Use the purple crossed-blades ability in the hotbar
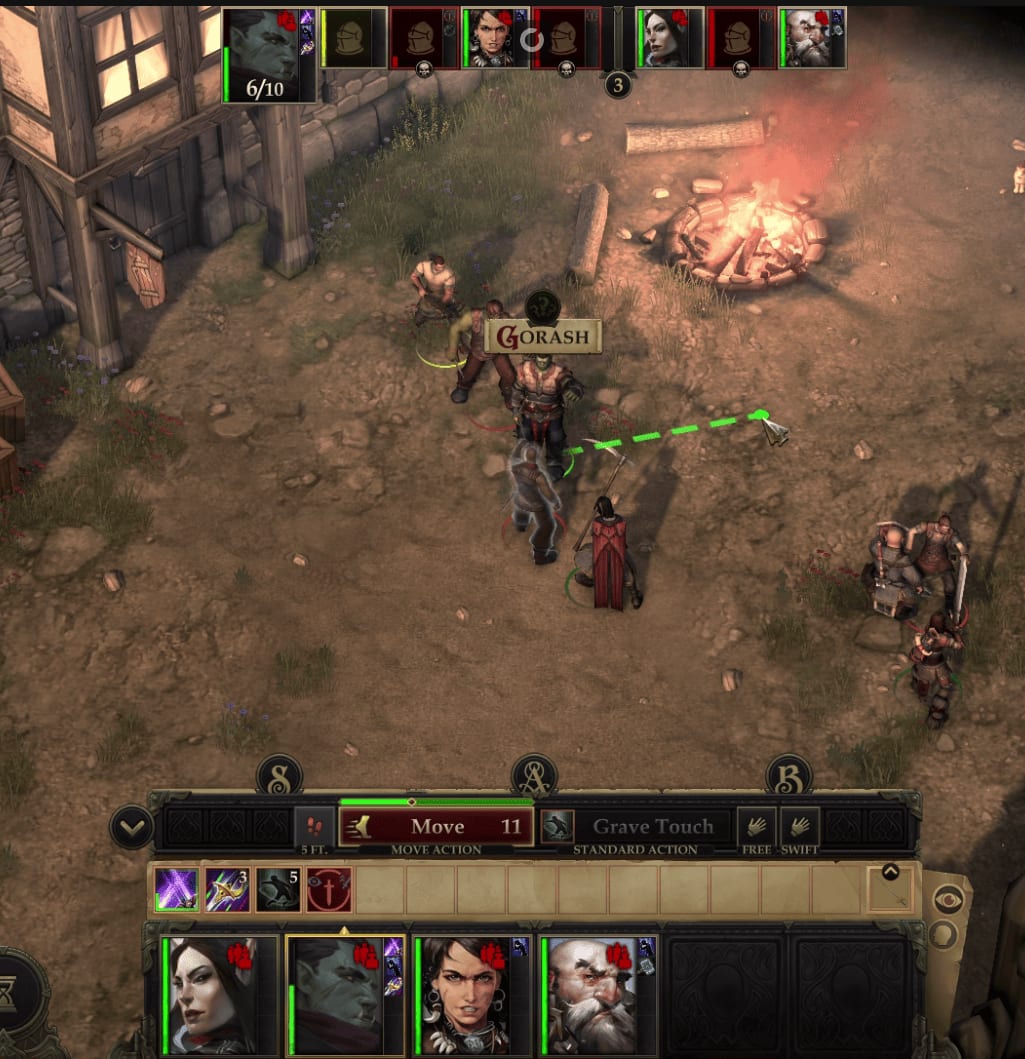 point(176,890)
